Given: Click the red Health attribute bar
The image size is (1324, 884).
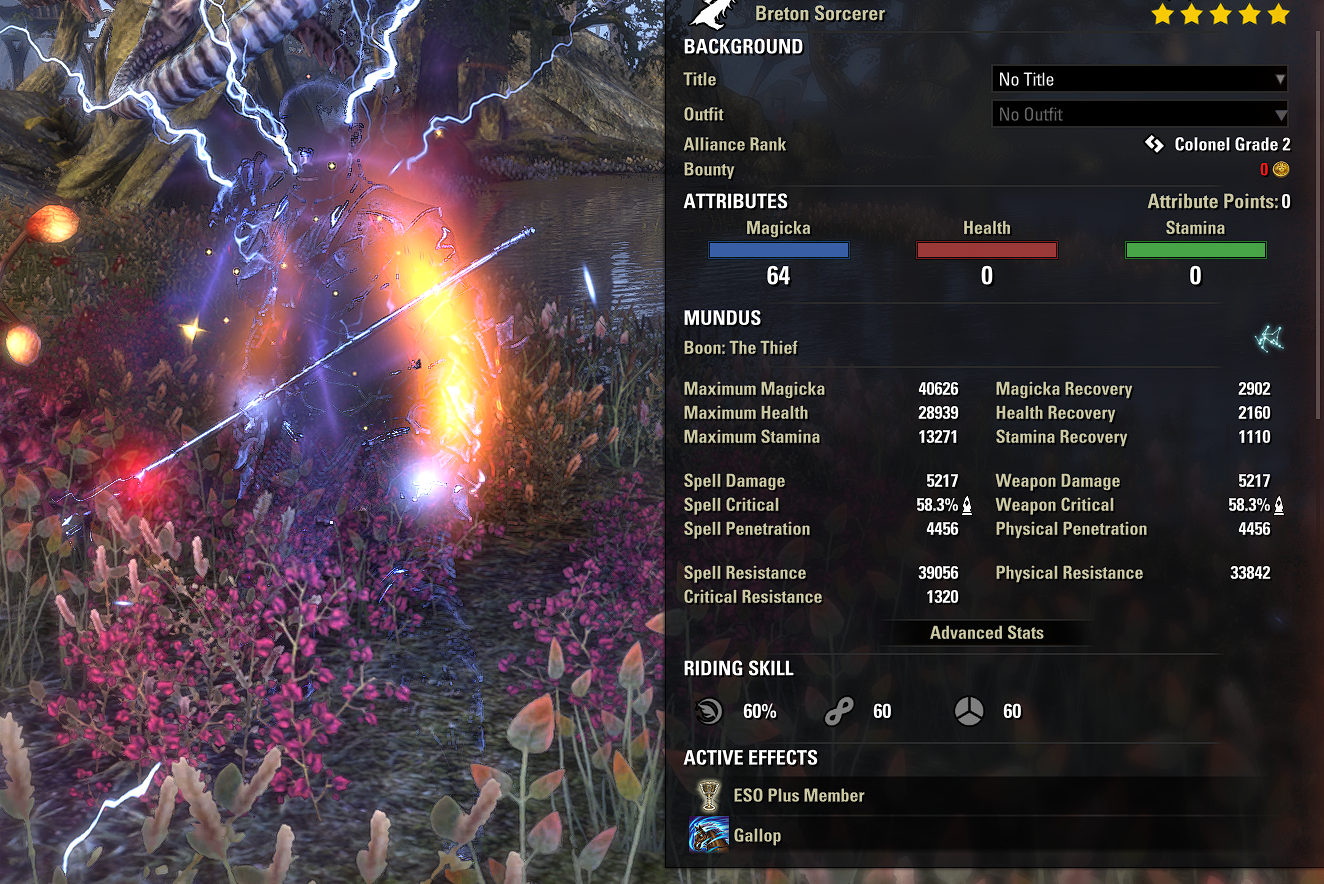Looking at the screenshot, I should click(x=986, y=251).
